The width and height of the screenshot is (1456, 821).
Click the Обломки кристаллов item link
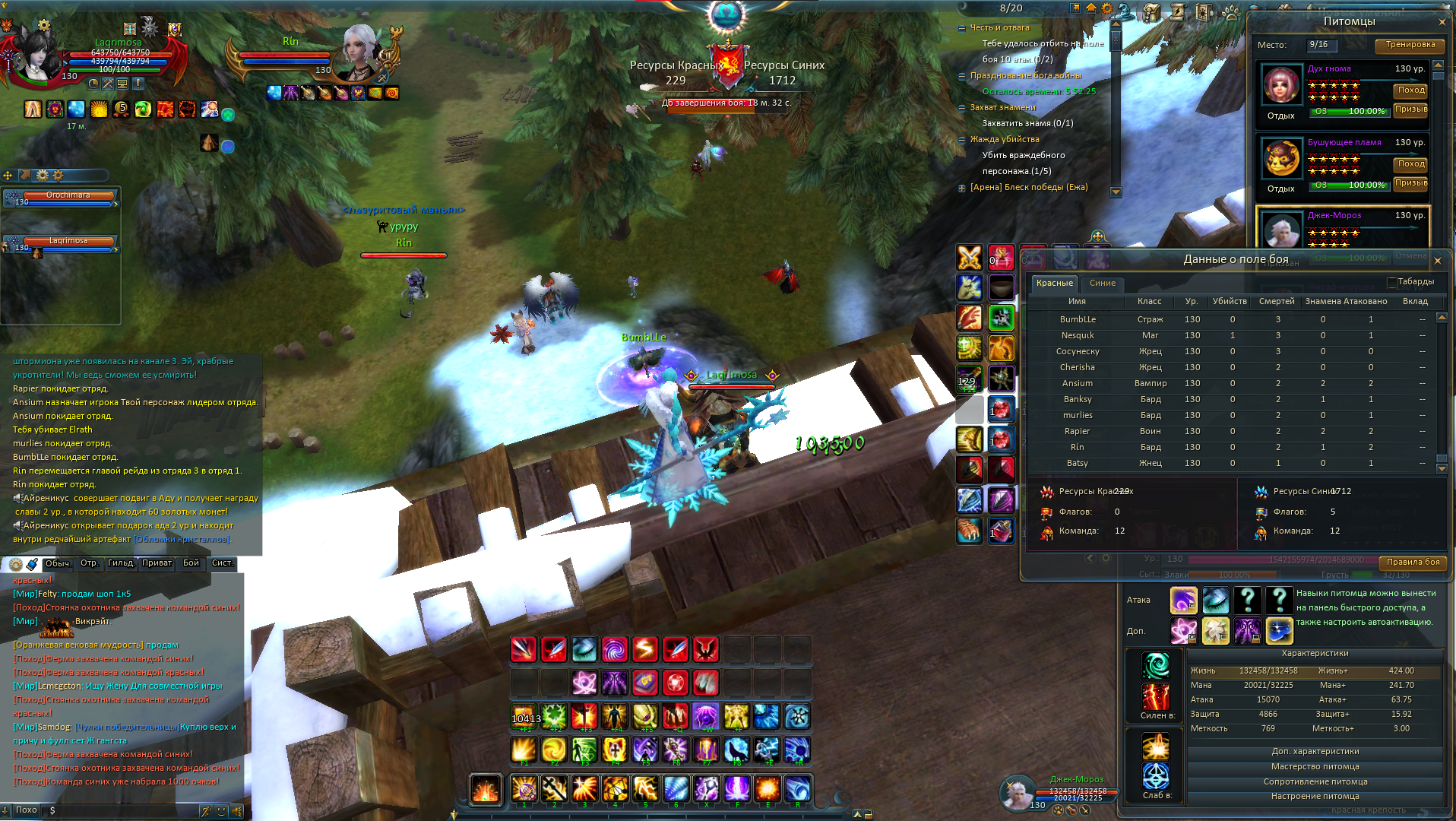coord(182,540)
